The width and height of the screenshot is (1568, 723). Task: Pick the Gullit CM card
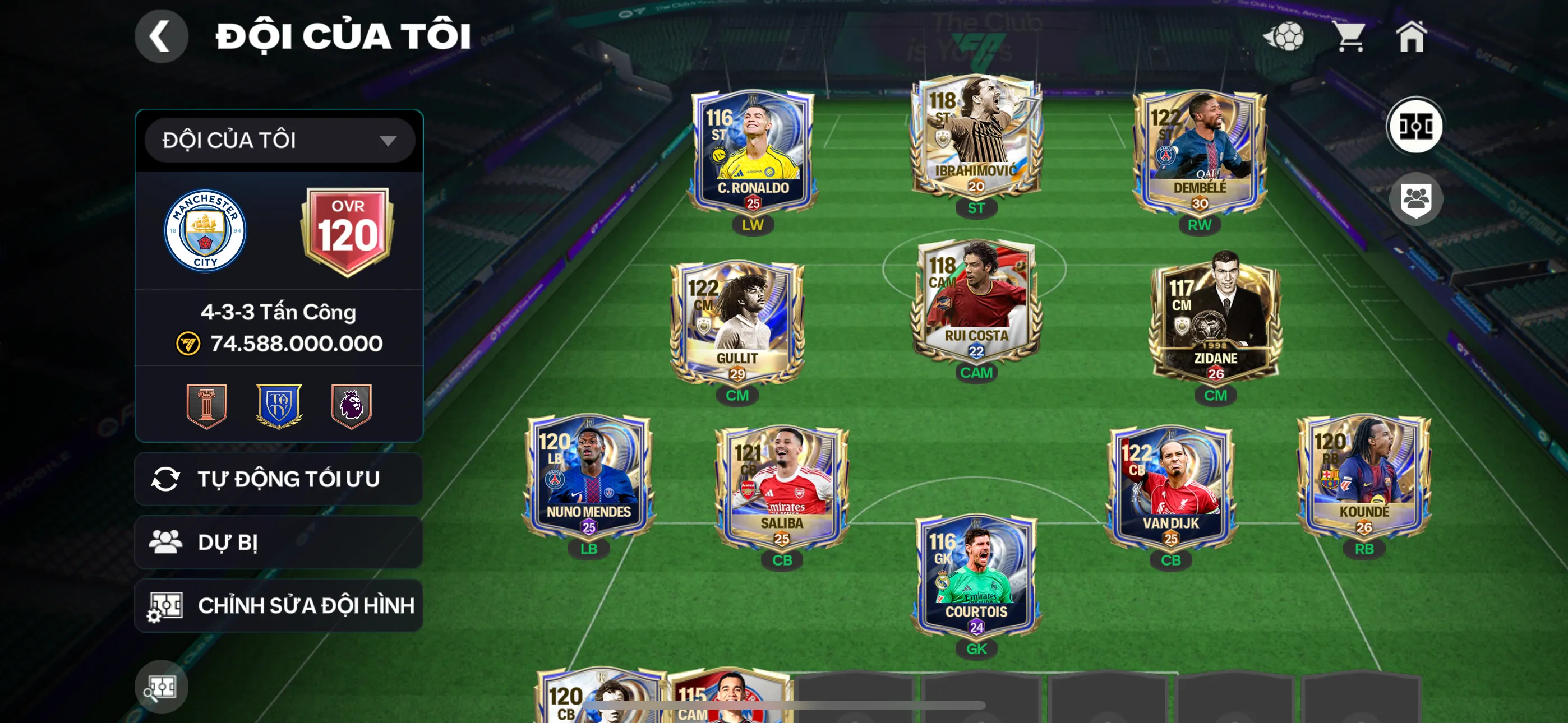tap(736, 324)
